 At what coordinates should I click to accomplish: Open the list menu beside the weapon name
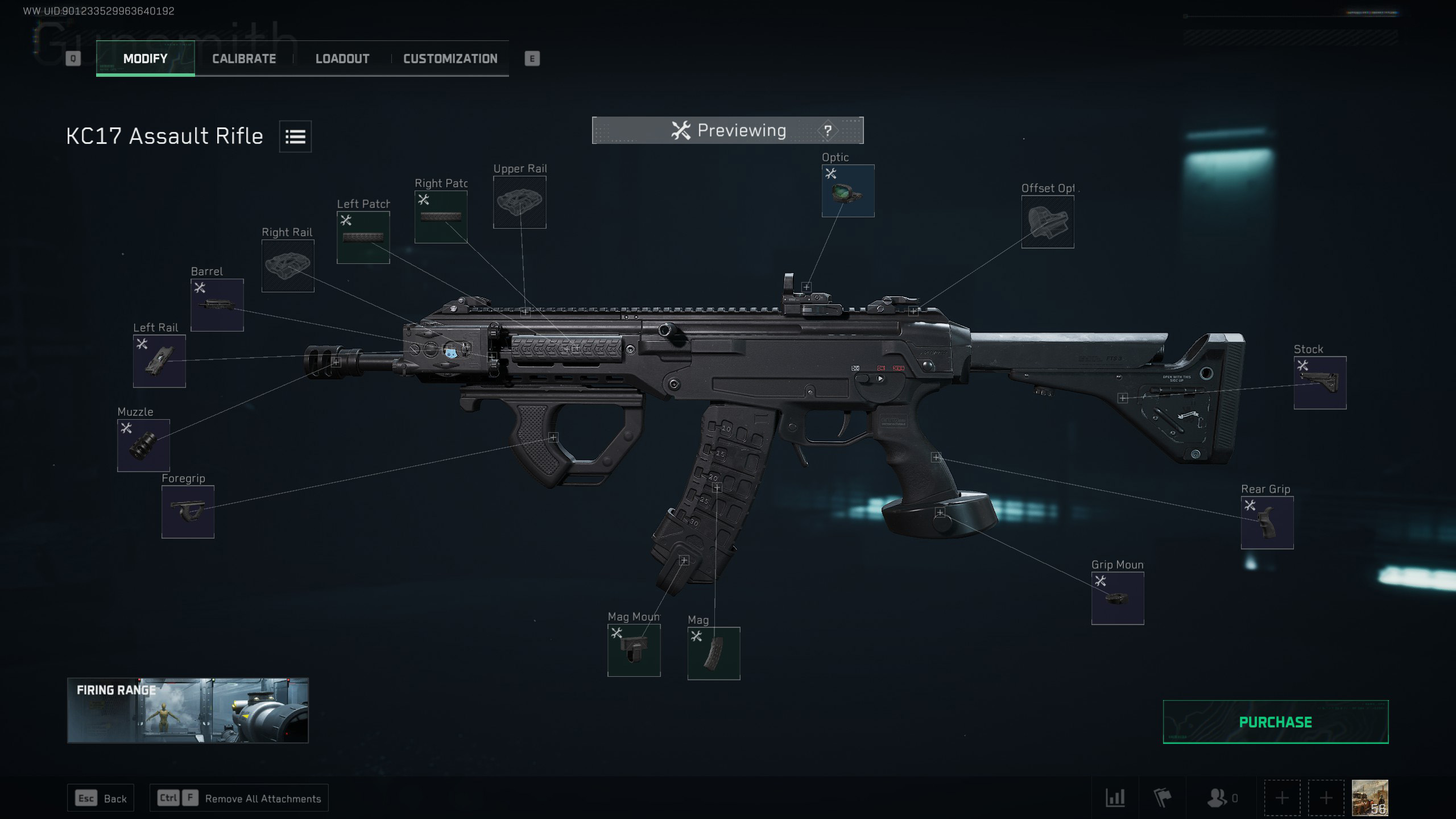(x=295, y=136)
